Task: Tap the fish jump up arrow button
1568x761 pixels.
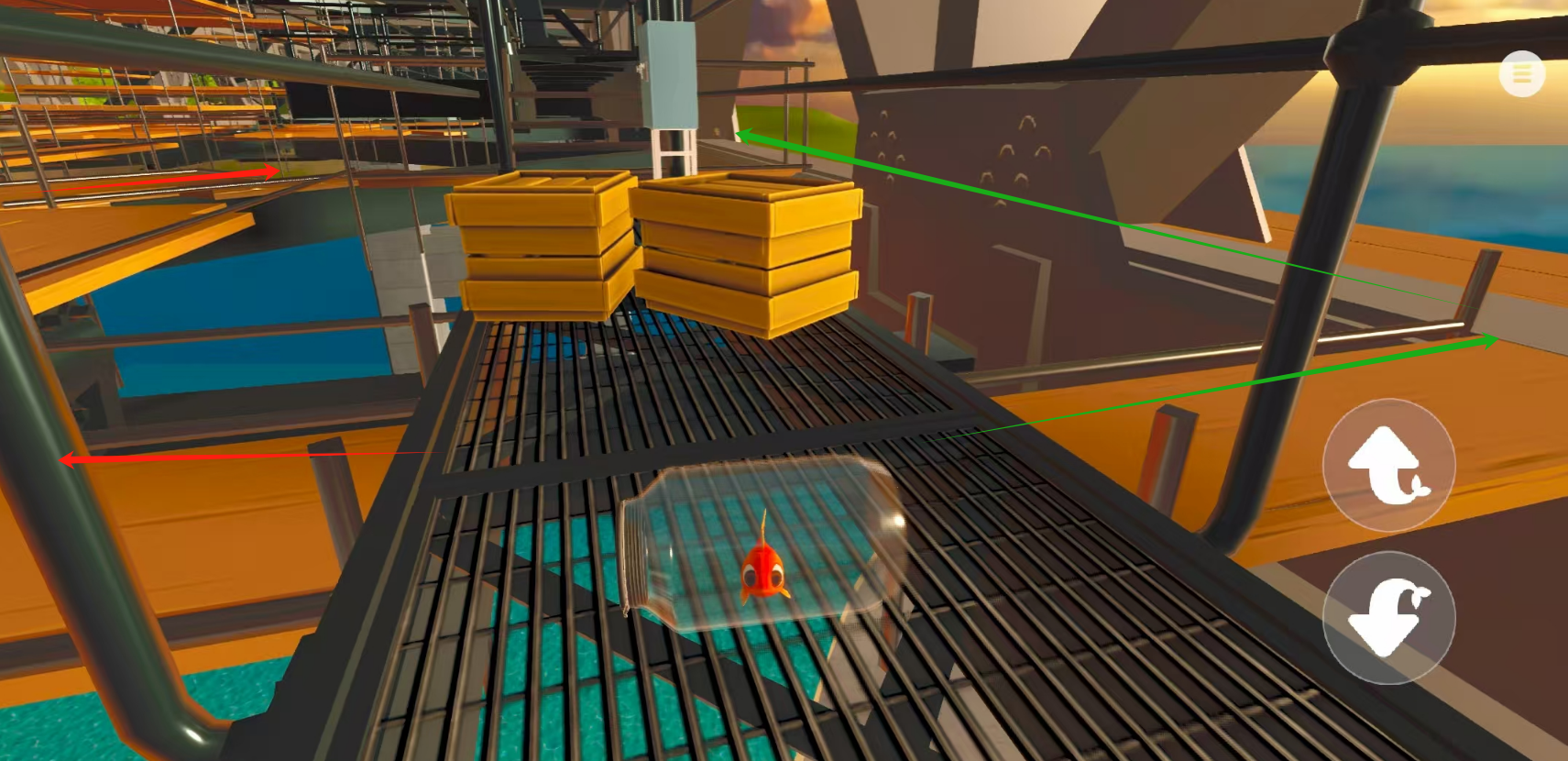Action: (1388, 465)
